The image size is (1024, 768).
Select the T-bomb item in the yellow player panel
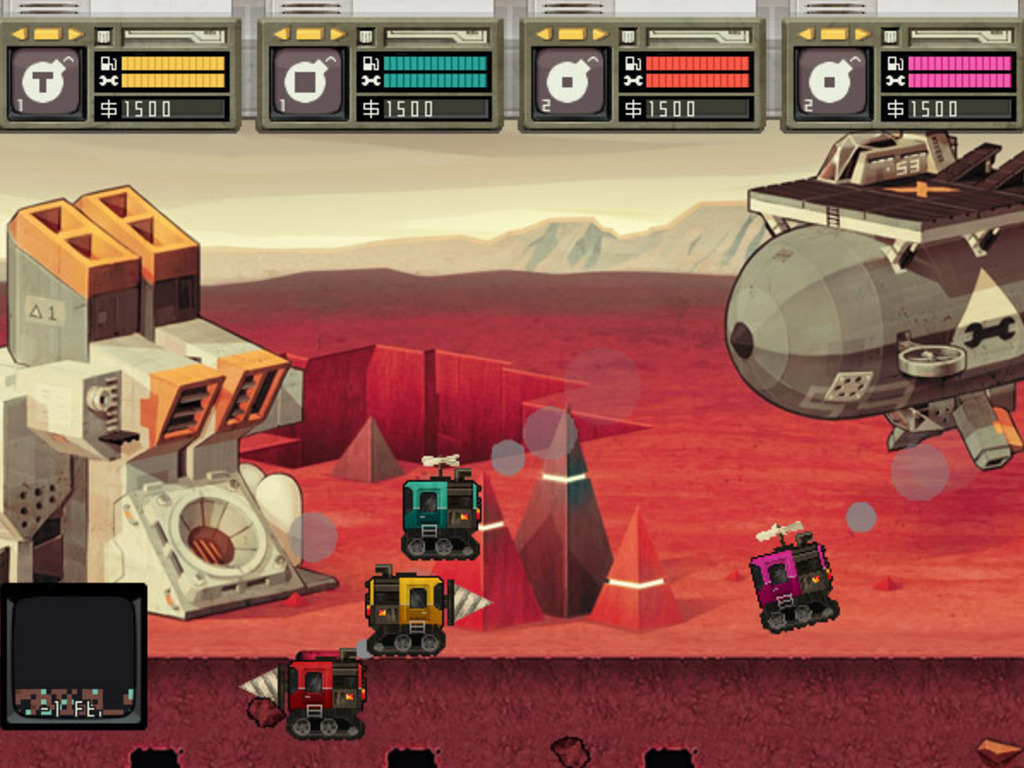click(x=45, y=81)
